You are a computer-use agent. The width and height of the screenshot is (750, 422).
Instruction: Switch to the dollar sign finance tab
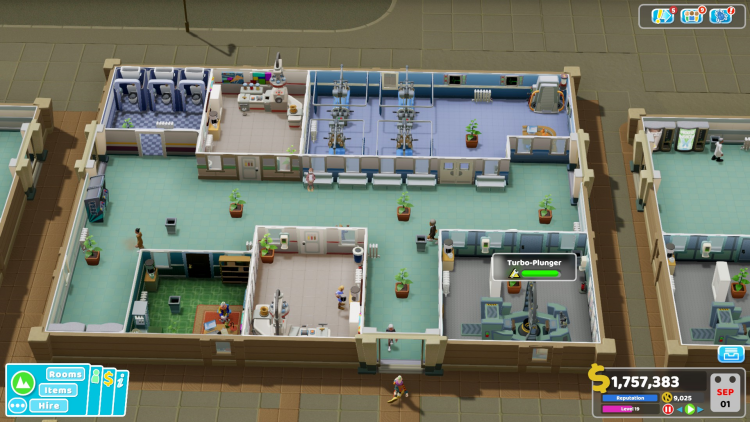click(108, 380)
